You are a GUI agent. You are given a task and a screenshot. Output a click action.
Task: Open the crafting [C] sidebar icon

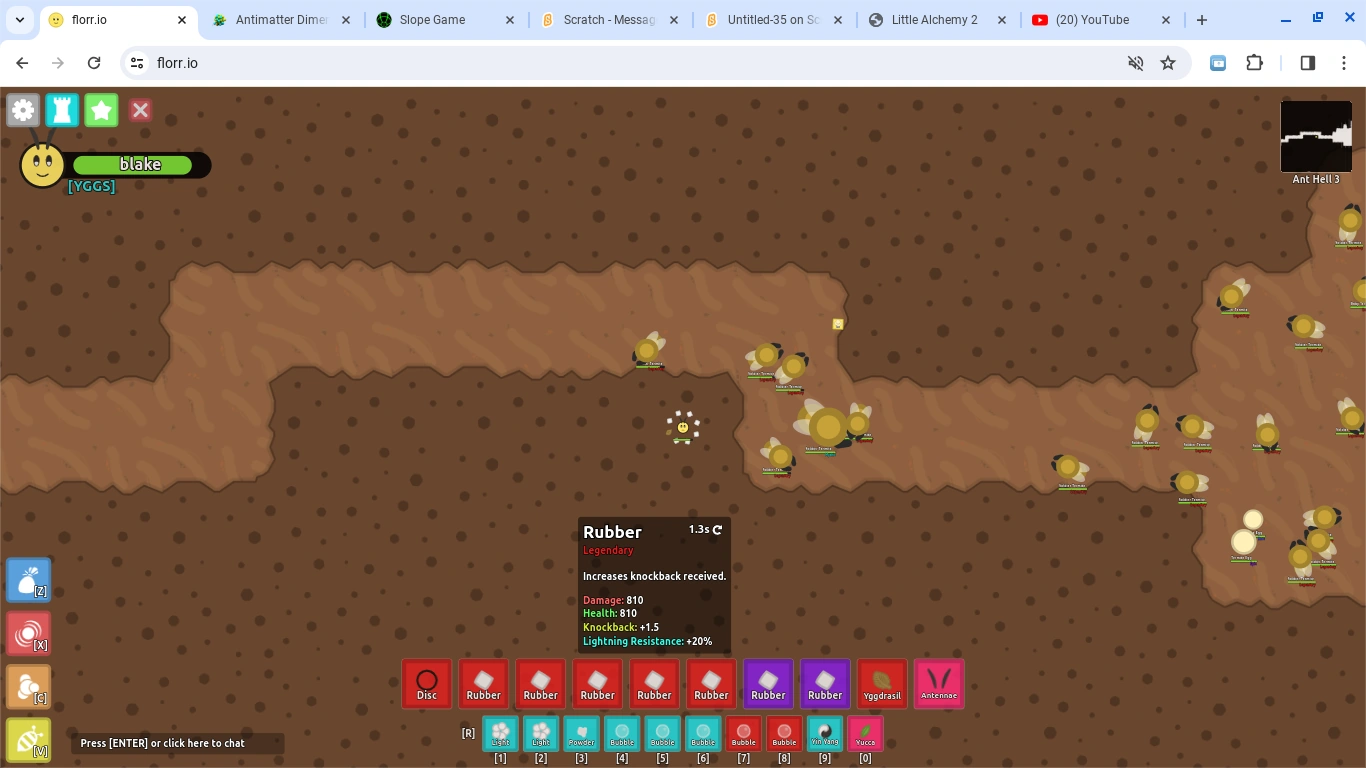coord(28,687)
